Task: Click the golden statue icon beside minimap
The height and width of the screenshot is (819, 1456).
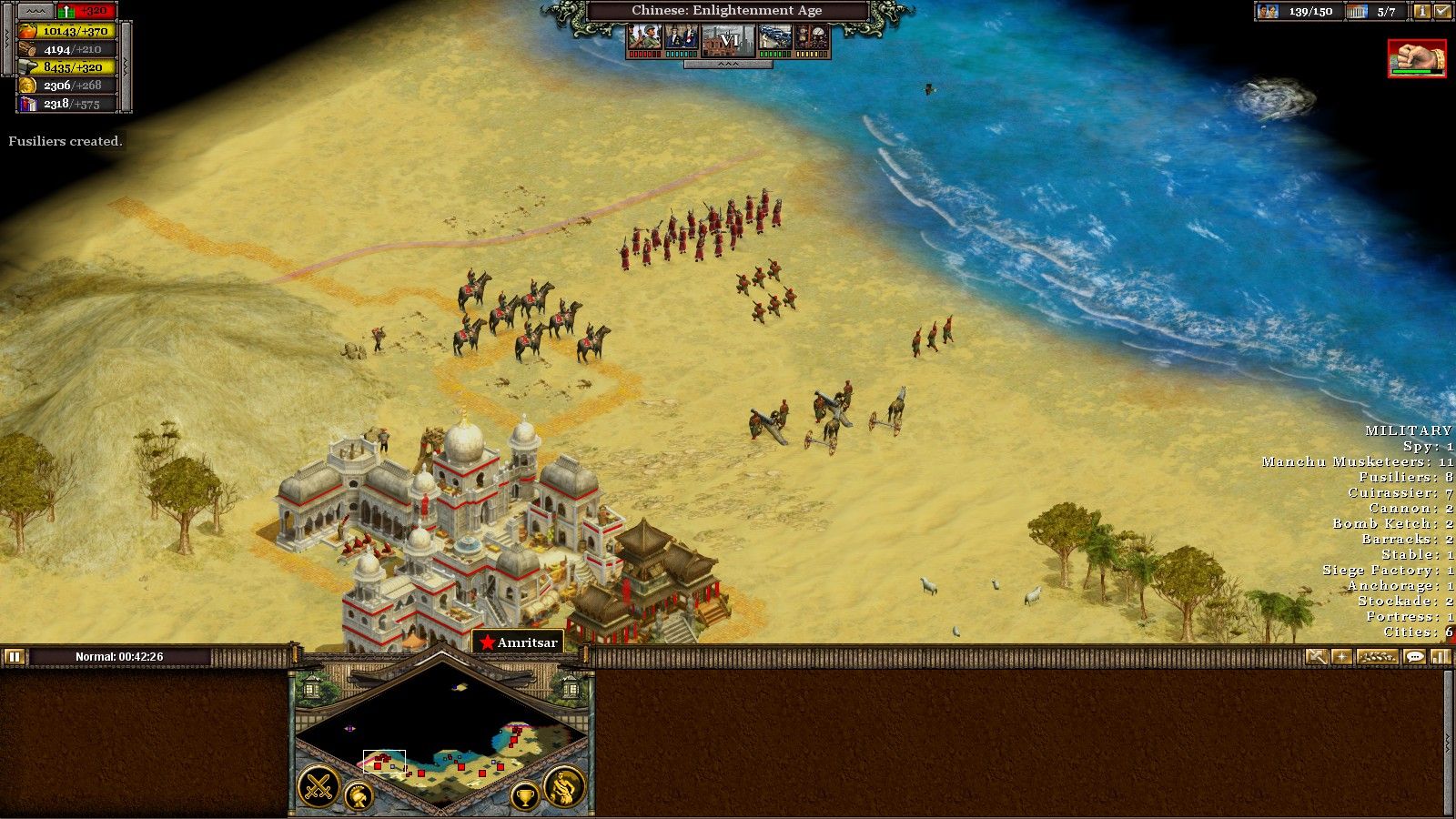Action: 563,786
